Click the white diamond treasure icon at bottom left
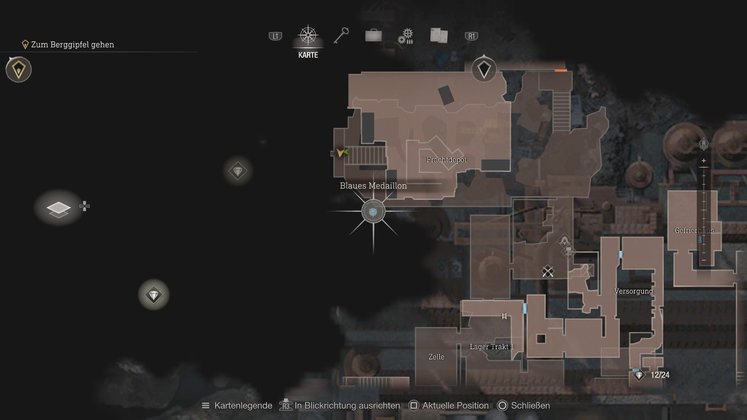This screenshot has height=420, width=747. point(153,294)
